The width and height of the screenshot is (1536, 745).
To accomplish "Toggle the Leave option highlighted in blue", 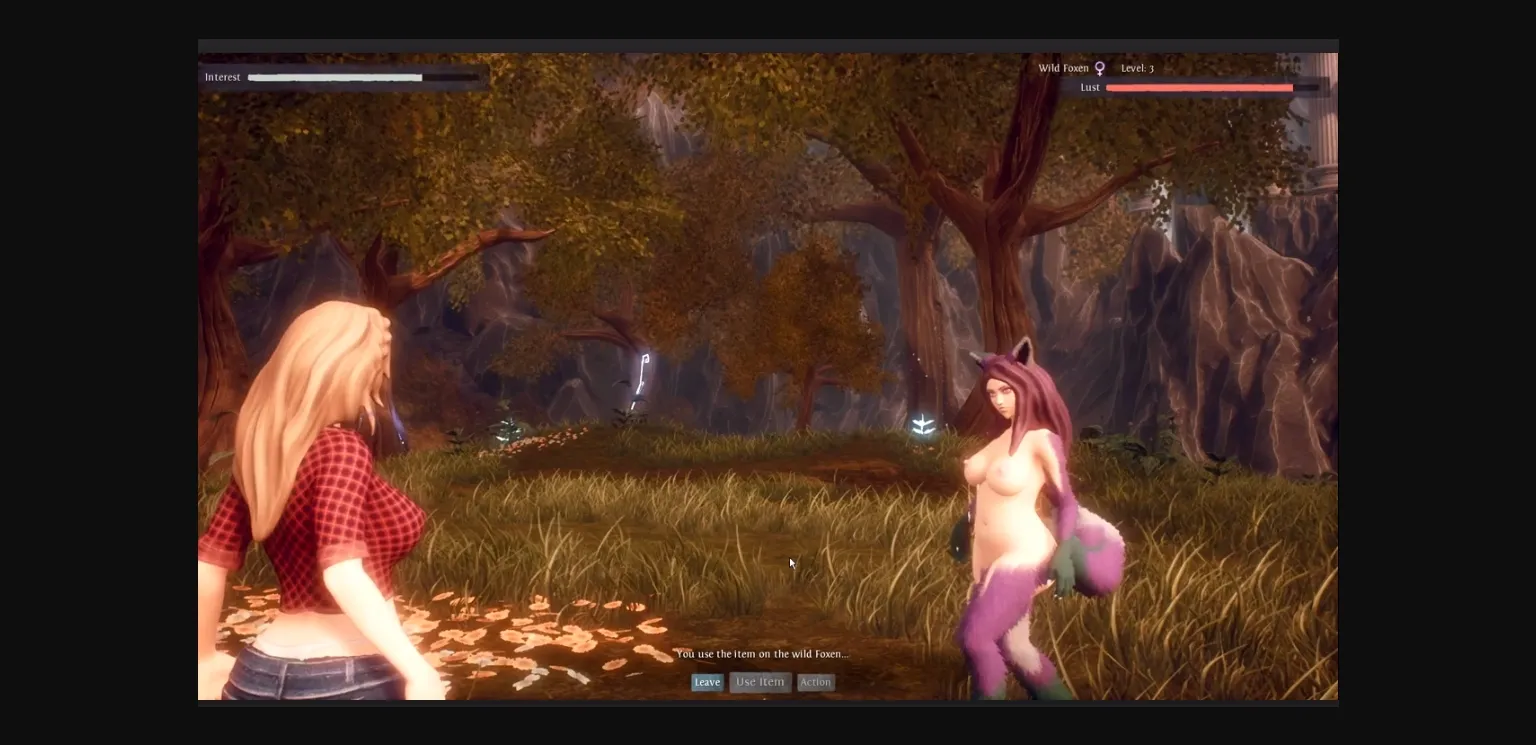I will coord(707,682).
